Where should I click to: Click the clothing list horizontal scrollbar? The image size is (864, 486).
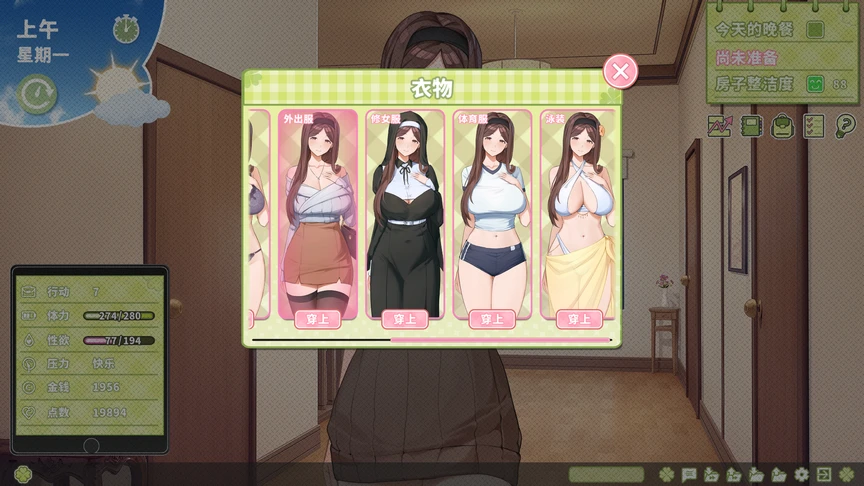(x=431, y=340)
